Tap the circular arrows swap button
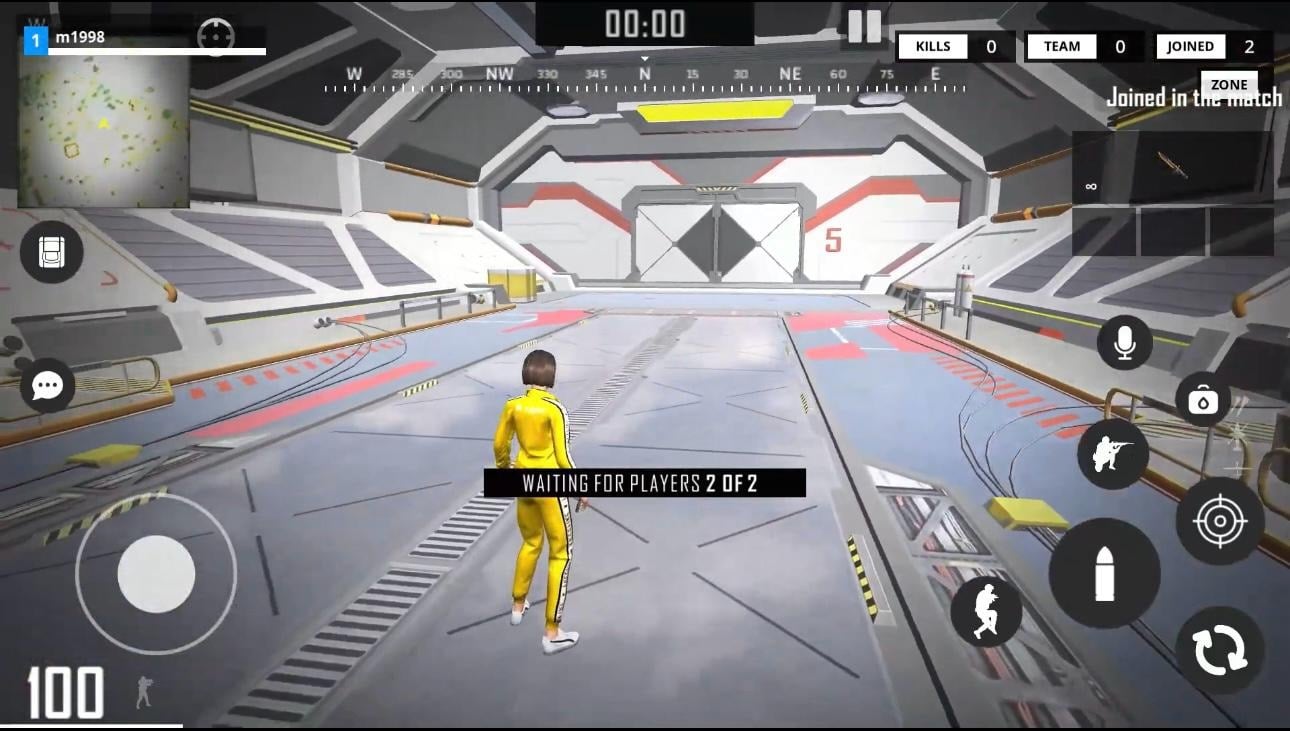This screenshot has width=1290, height=731. tap(1220, 651)
